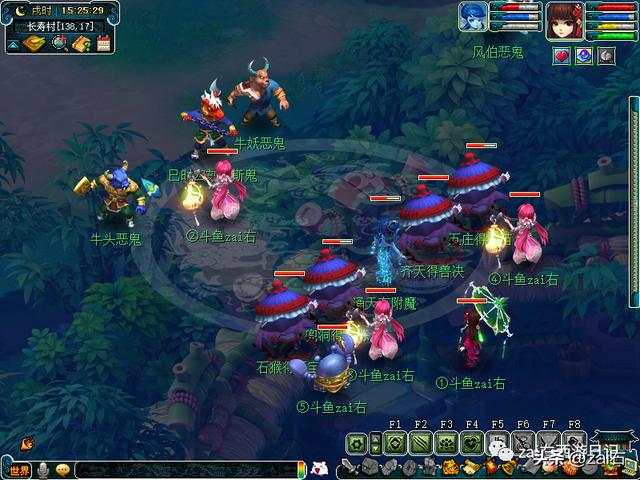
Task: Open the red calendar events icon
Action: 102,43
